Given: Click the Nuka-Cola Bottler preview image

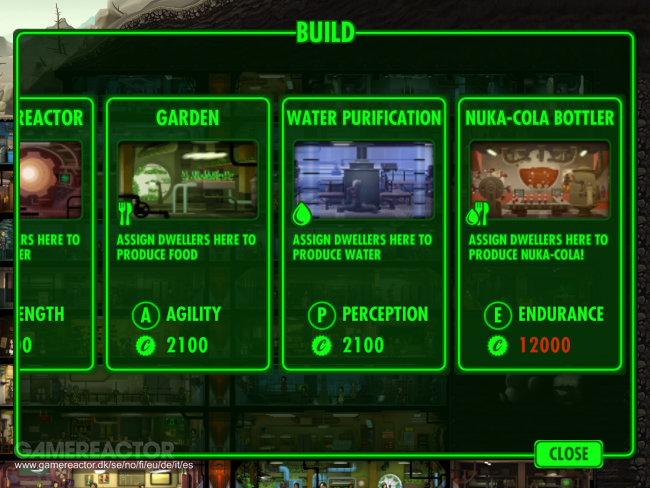Looking at the screenshot, I should pyautogui.click(x=539, y=179).
